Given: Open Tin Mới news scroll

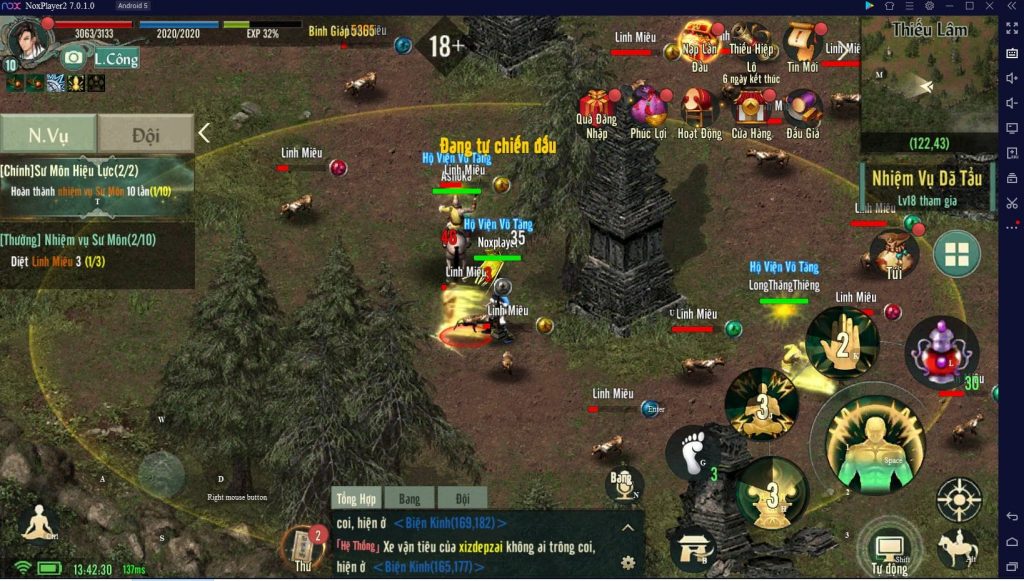Looking at the screenshot, I should [802, 47].
